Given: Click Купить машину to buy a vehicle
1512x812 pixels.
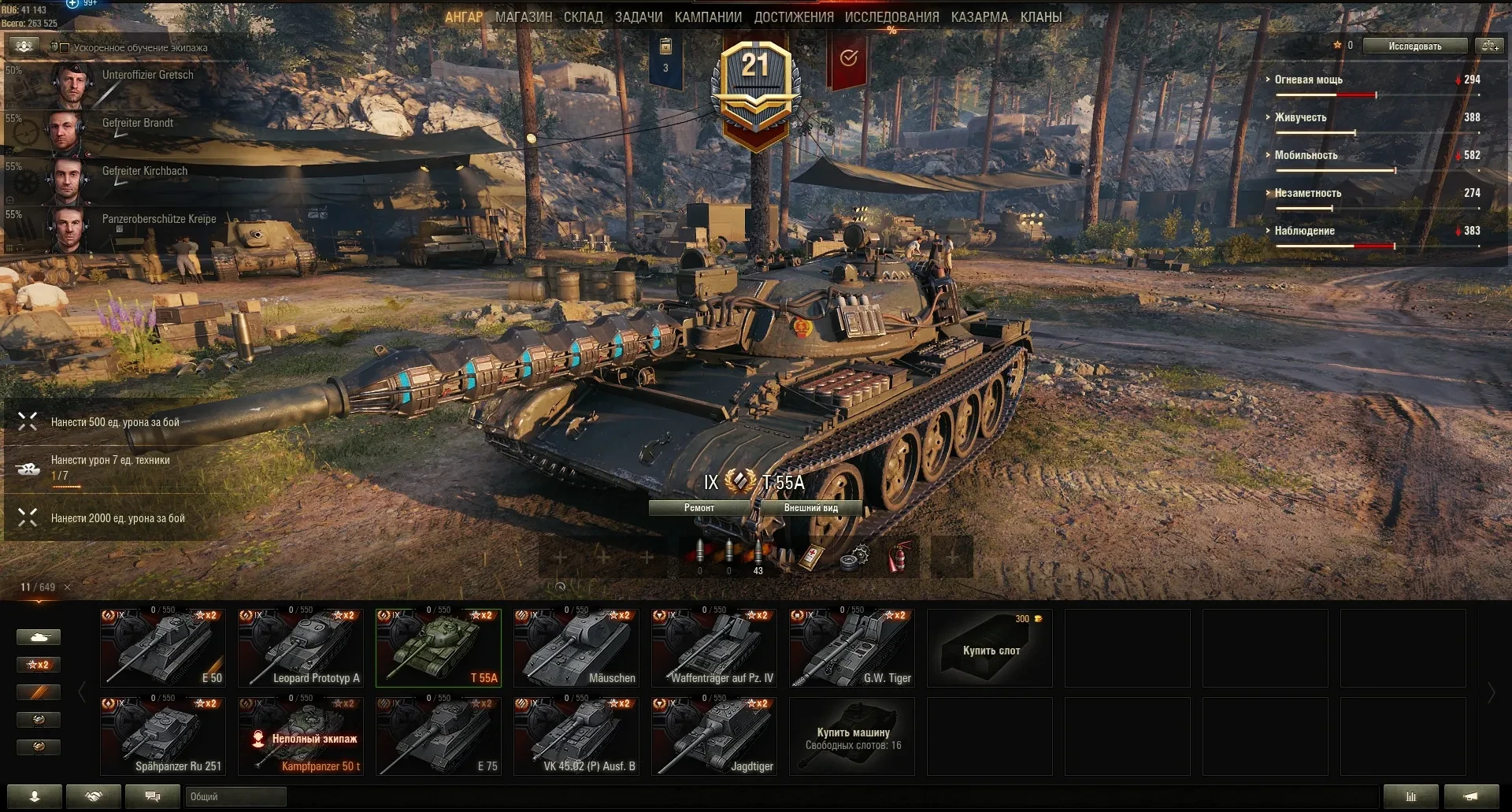Looking at the screenshot, I should [852, 736].
